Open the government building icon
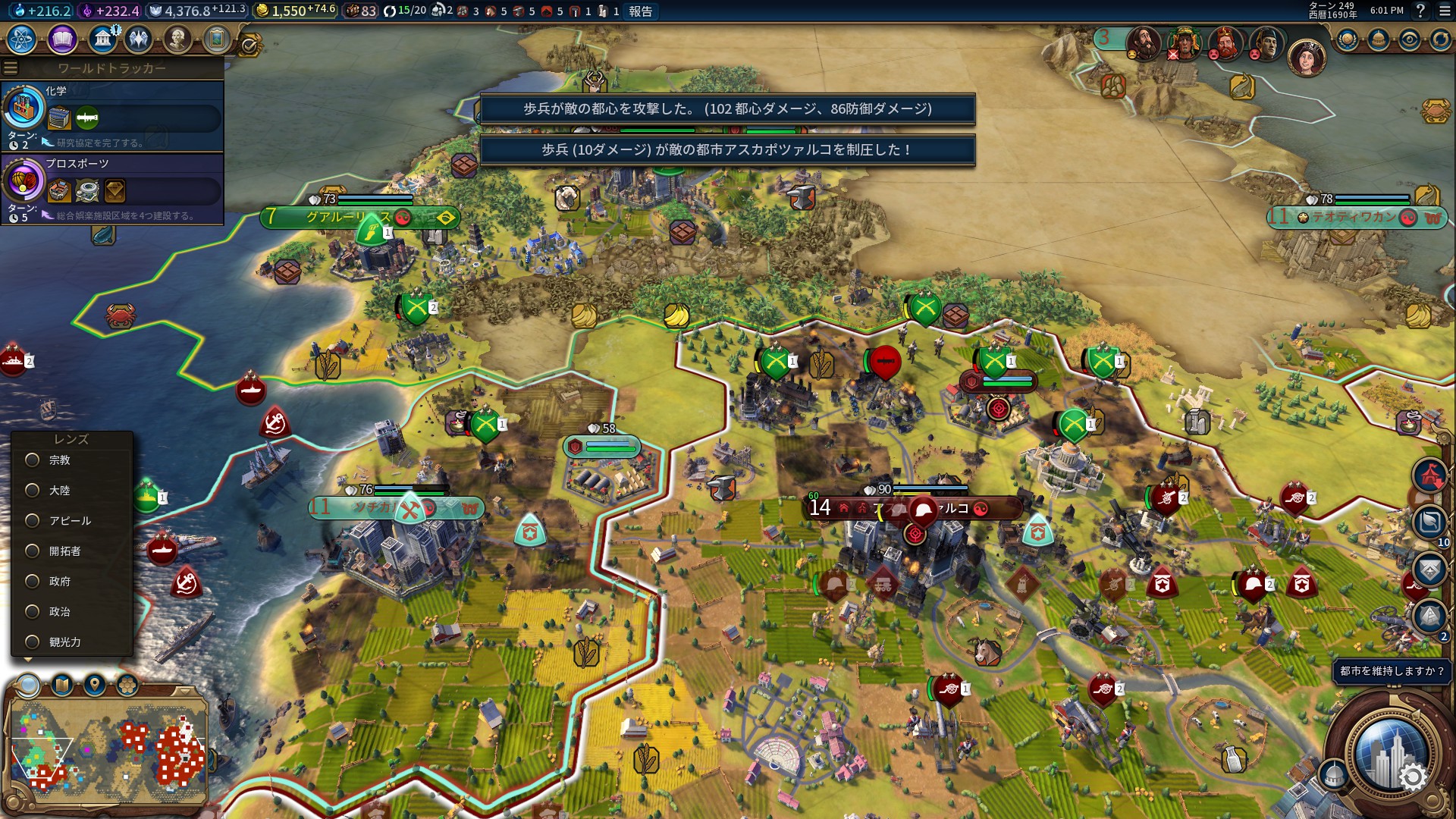1456x819 pixels. (x=102, y=39)
